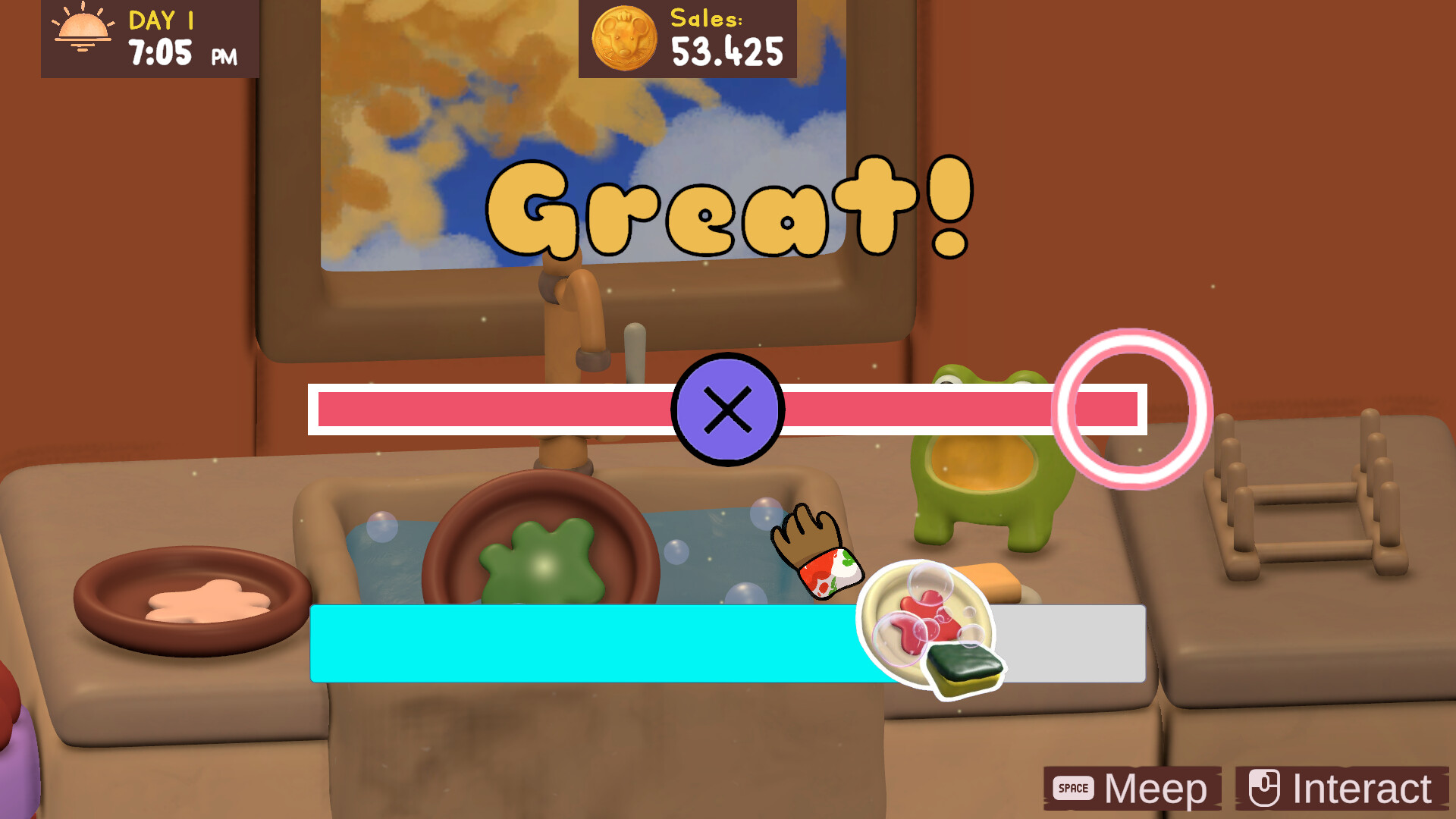Toggle the bubble cluster above the plate icon
This screenshot has height=819, width=1456.
pos(931,584)
